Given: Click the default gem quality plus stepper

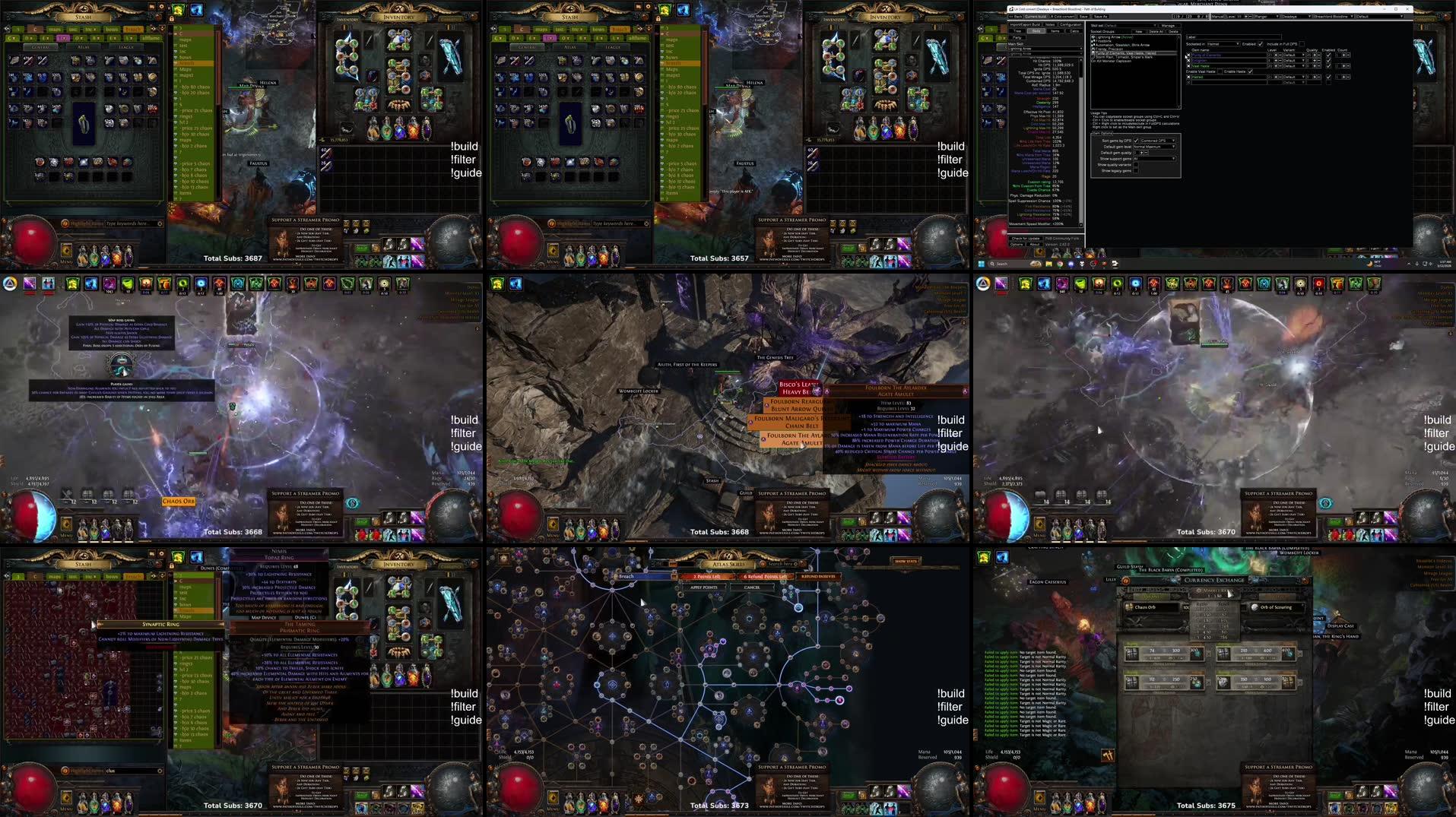Looking at the screenshot, I should (x=1141, y=153).
